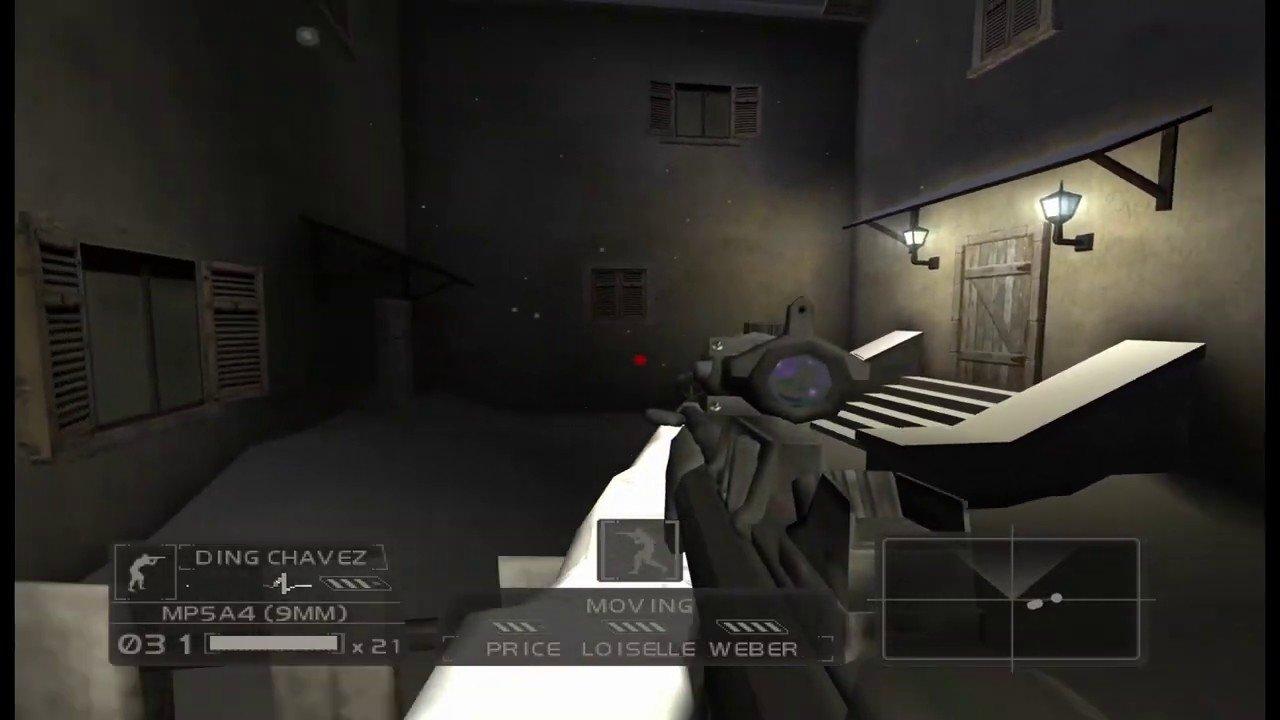Toggle teammate PRICE's ready status
The height and width of the screenshot is (720, 1280).
[x=523, y=648]
